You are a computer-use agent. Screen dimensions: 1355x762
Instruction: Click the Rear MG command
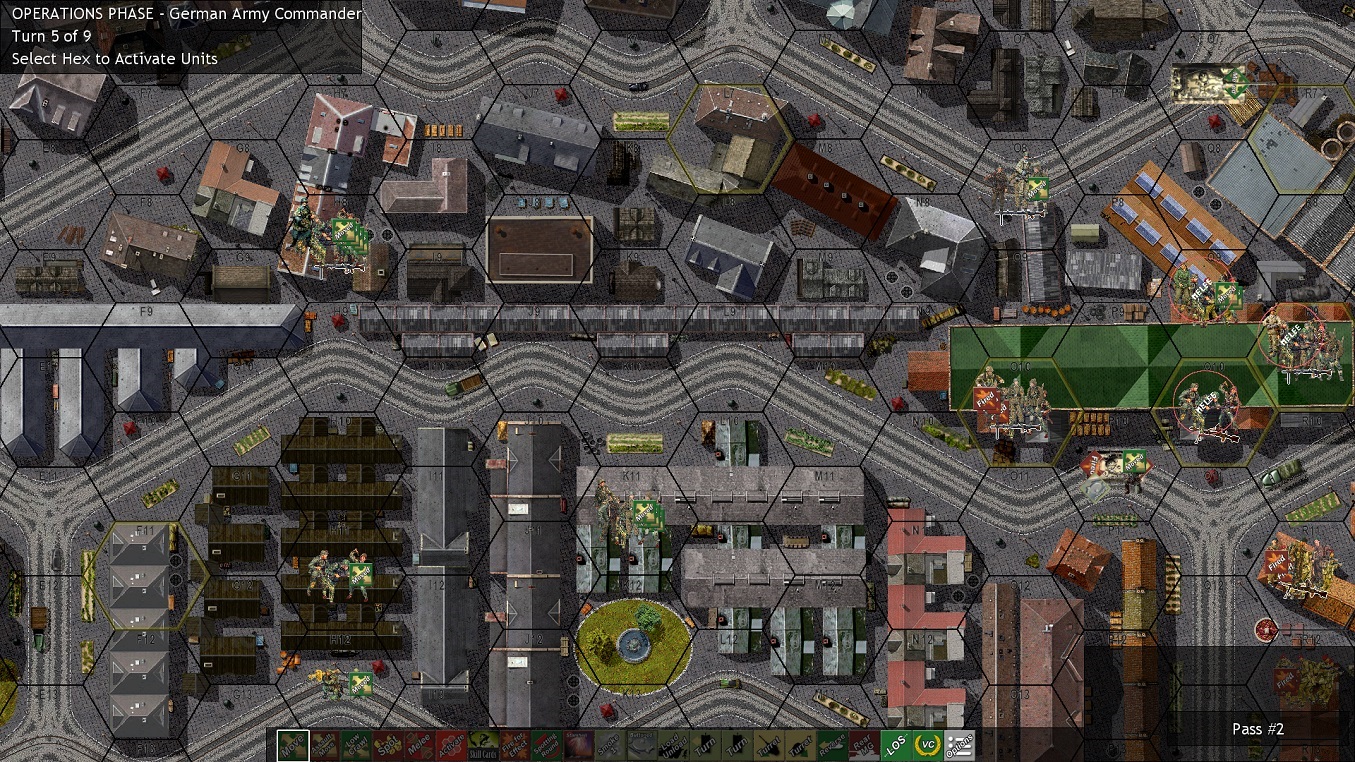click(863, 748)
